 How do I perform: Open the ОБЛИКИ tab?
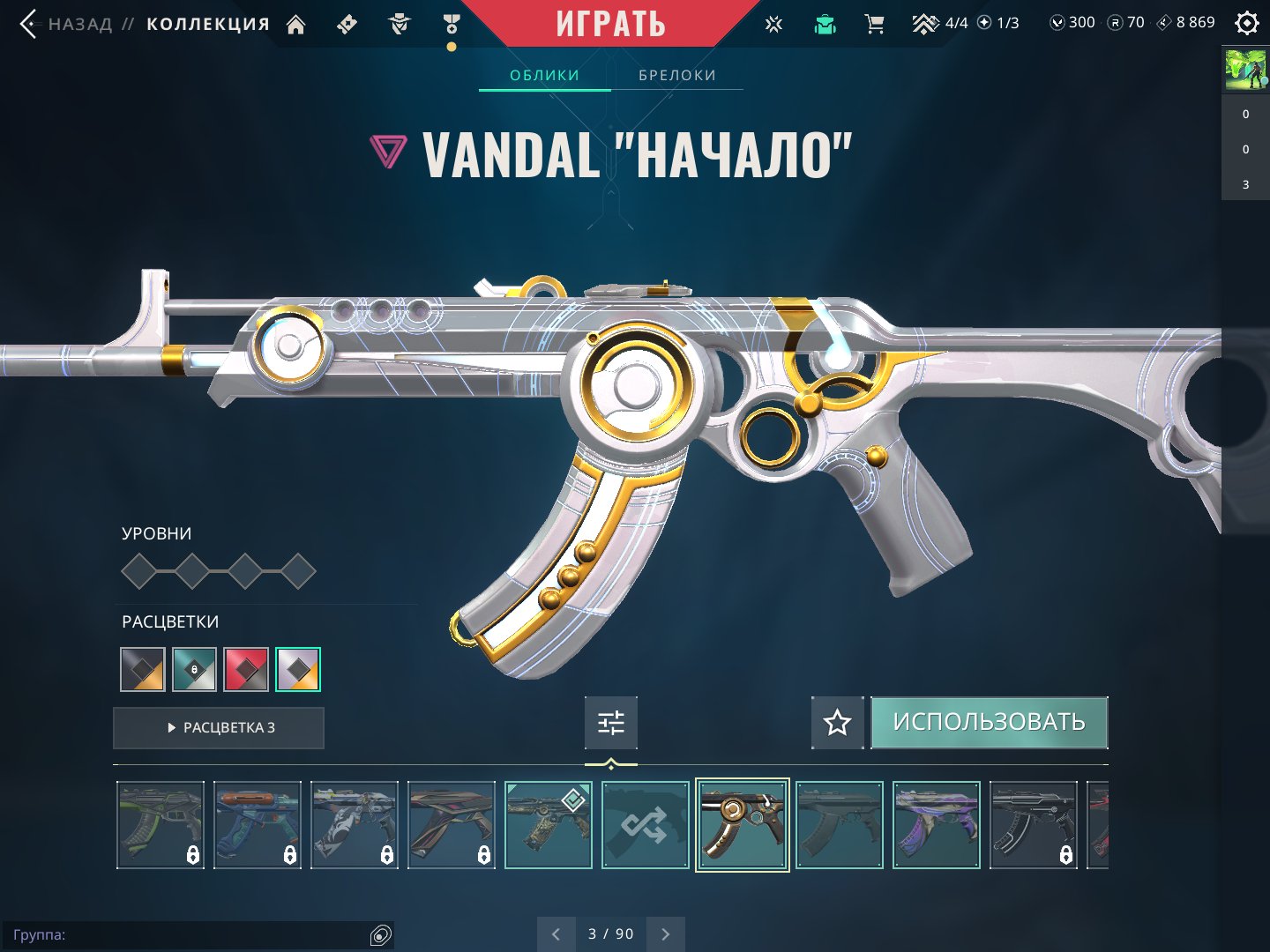543,75
